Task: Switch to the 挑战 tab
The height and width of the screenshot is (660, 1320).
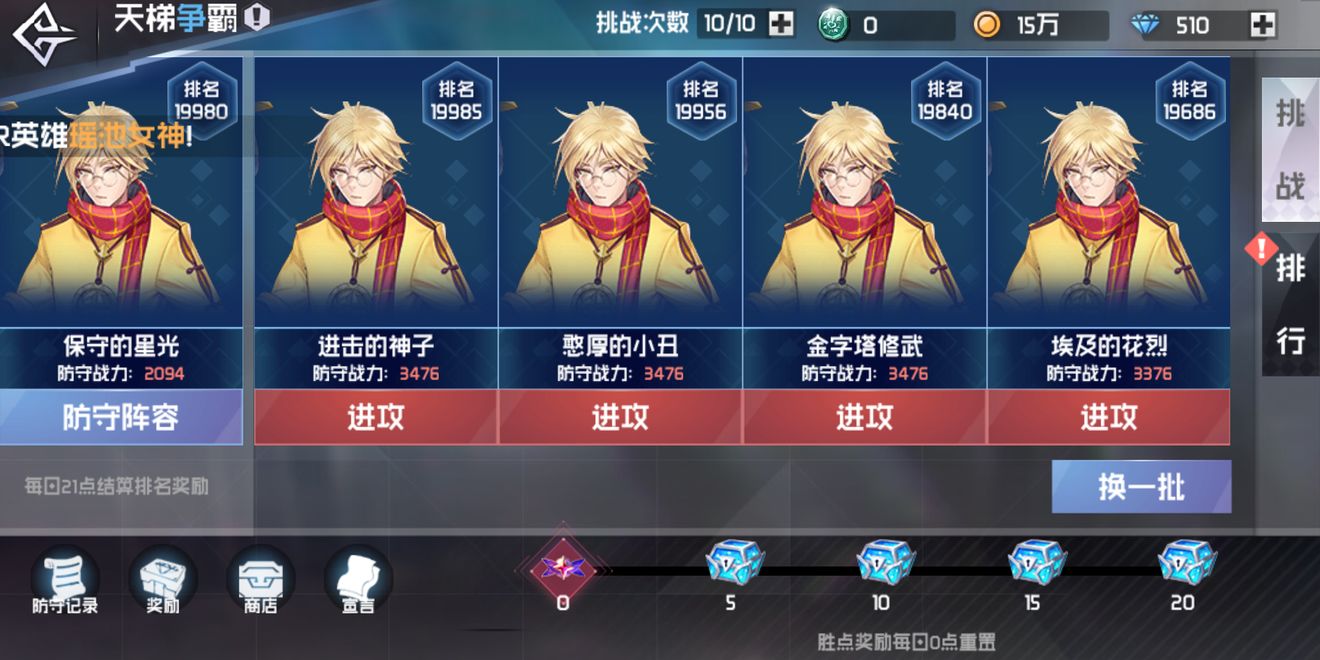Action: (1290, 150)
